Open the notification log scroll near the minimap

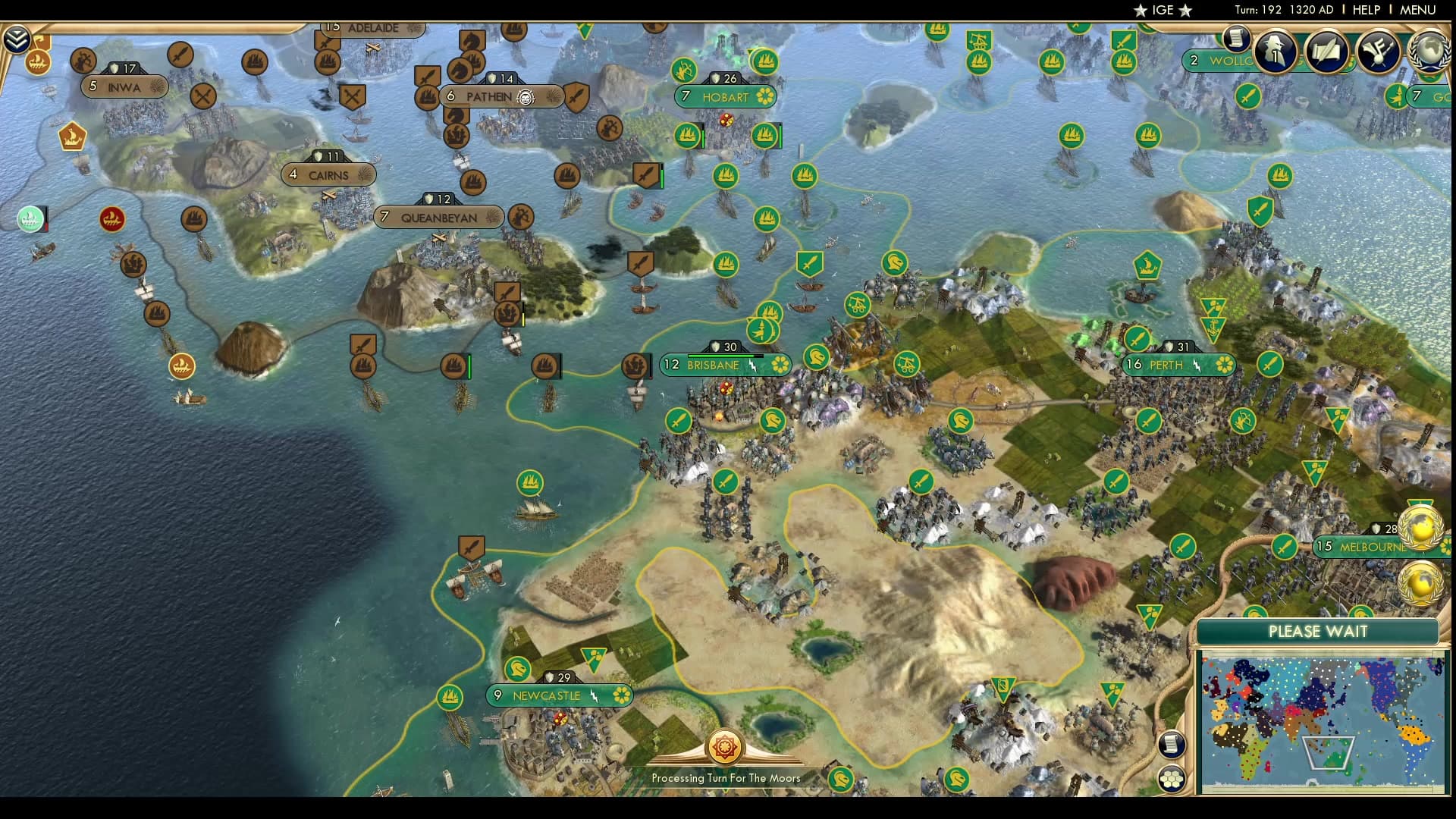(1172, 745)
